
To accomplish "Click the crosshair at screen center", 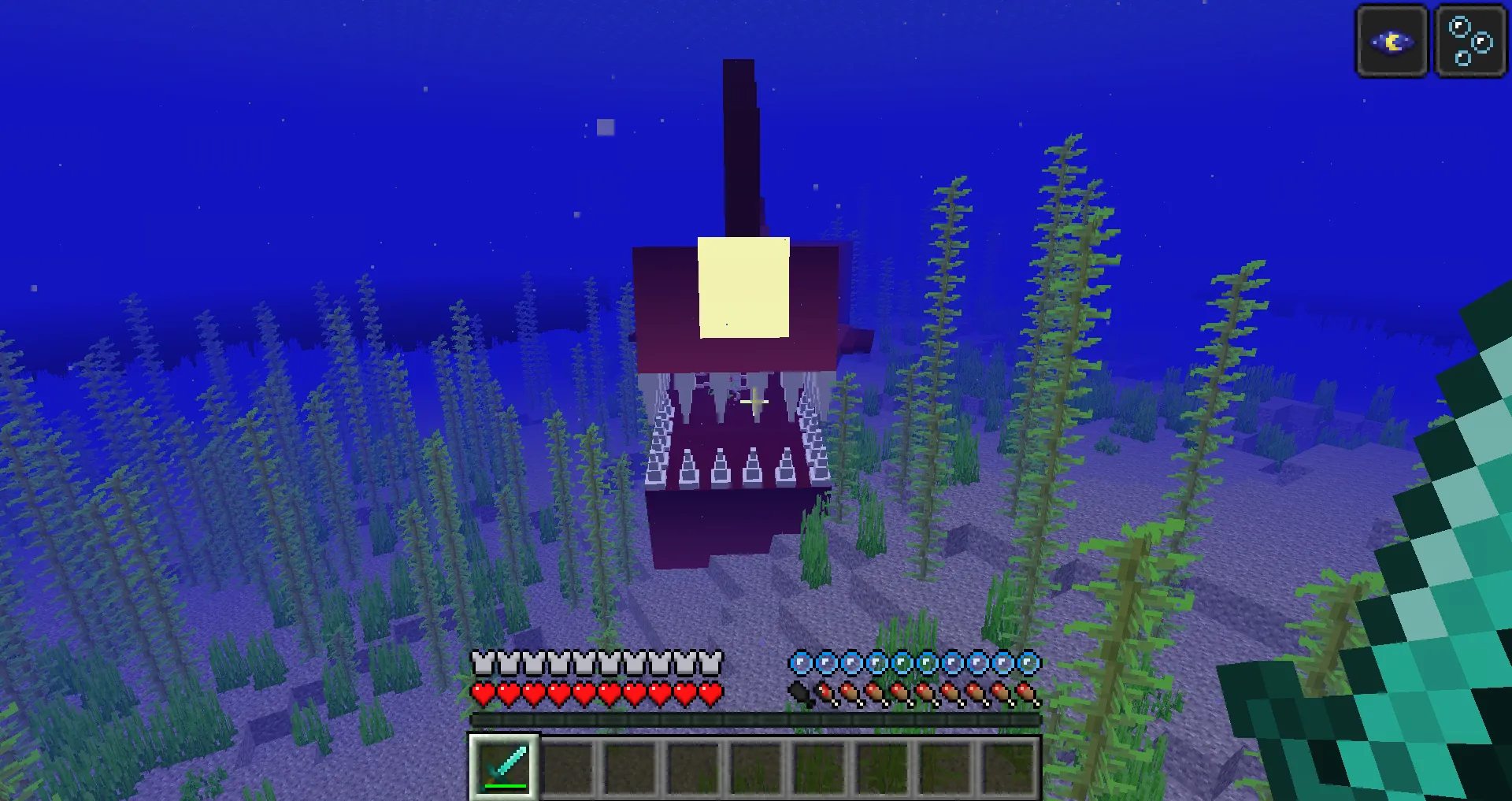I will click(x=756, y=402).
